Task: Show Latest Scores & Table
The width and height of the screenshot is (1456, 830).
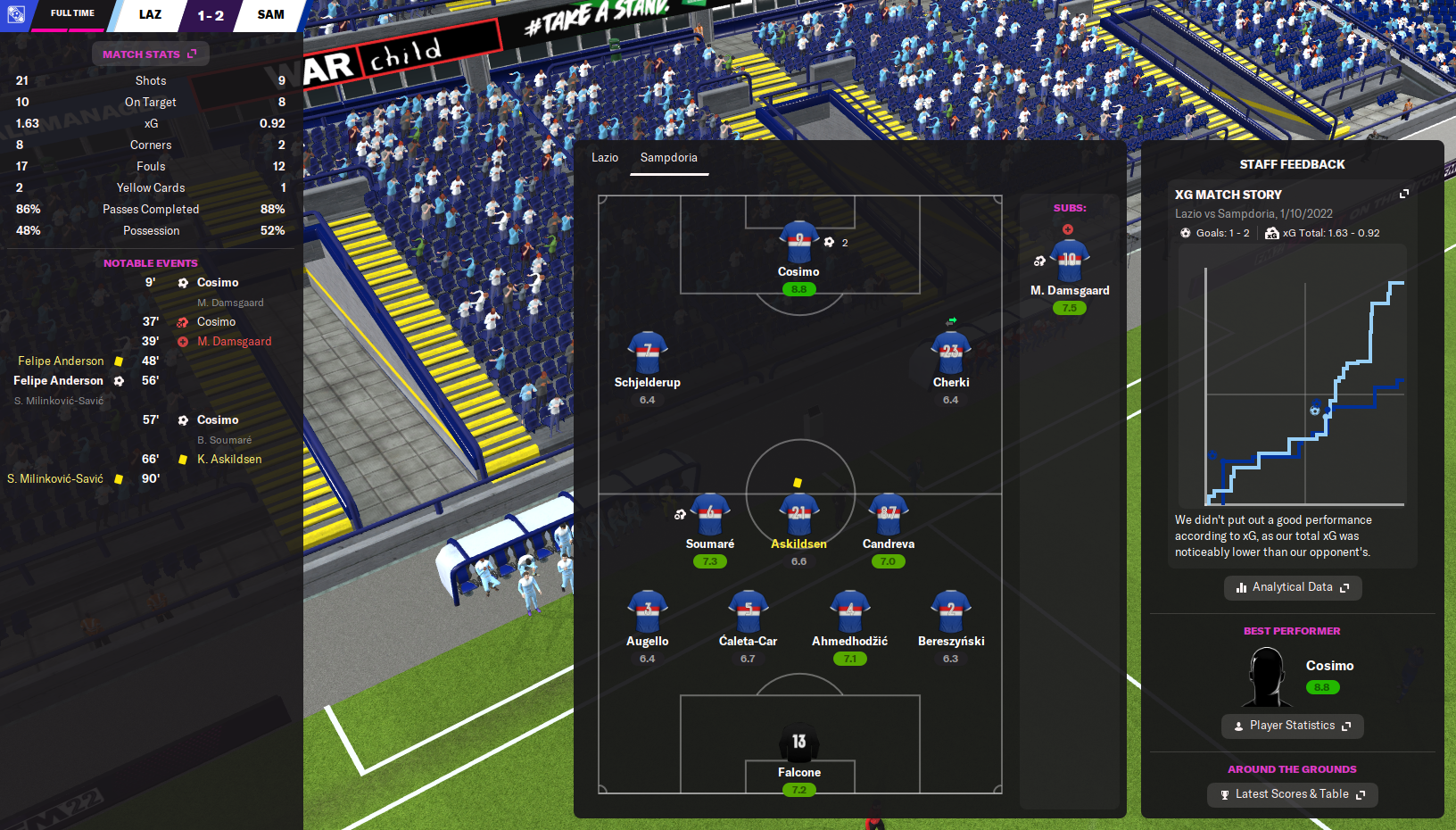Action: (1292, 794)
